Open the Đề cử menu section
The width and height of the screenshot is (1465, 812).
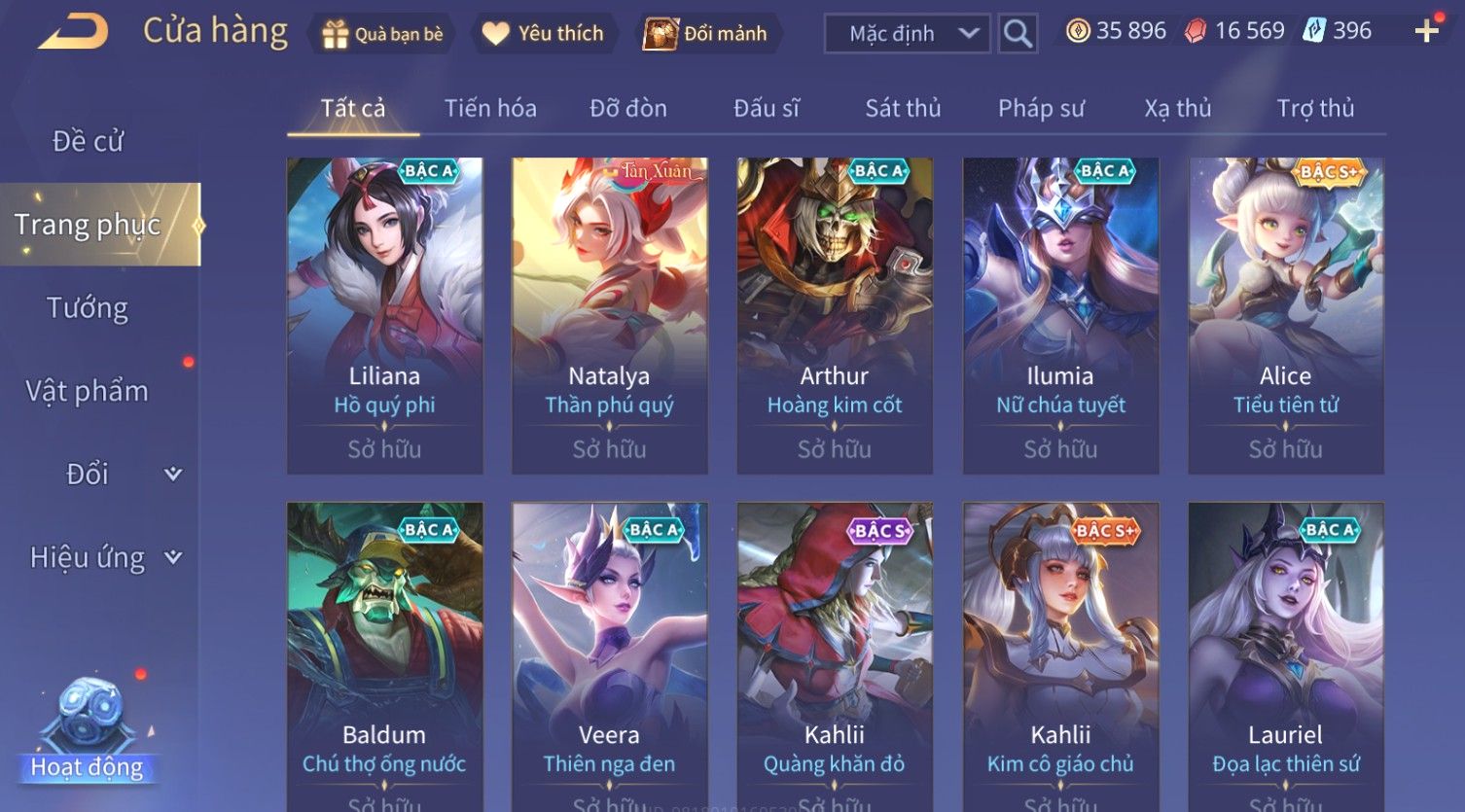pos(88,141)
